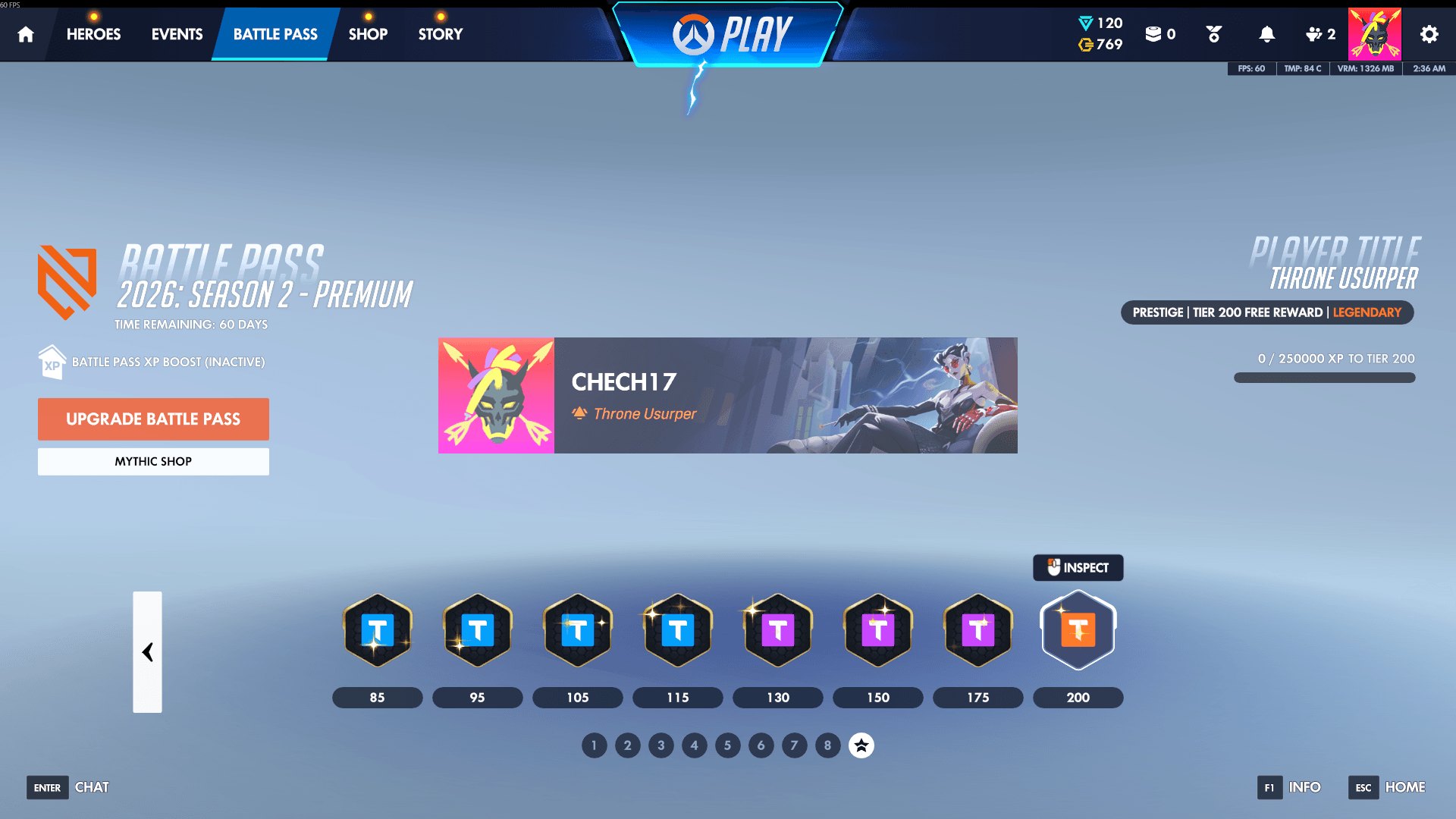Click the XP progress bar to Tier 200

(1324, 377)
